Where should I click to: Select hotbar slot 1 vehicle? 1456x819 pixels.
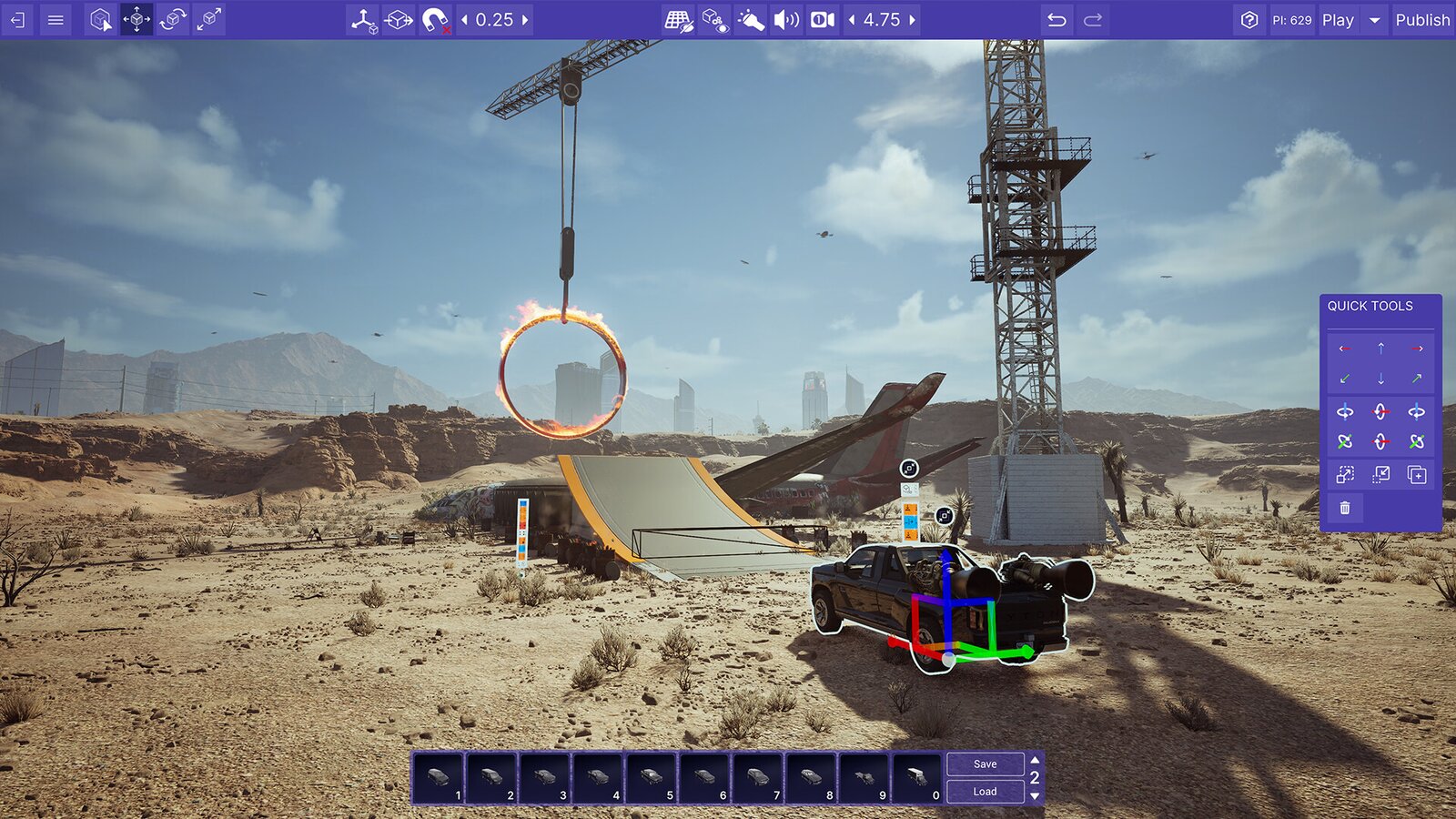[x=439, y=778]
